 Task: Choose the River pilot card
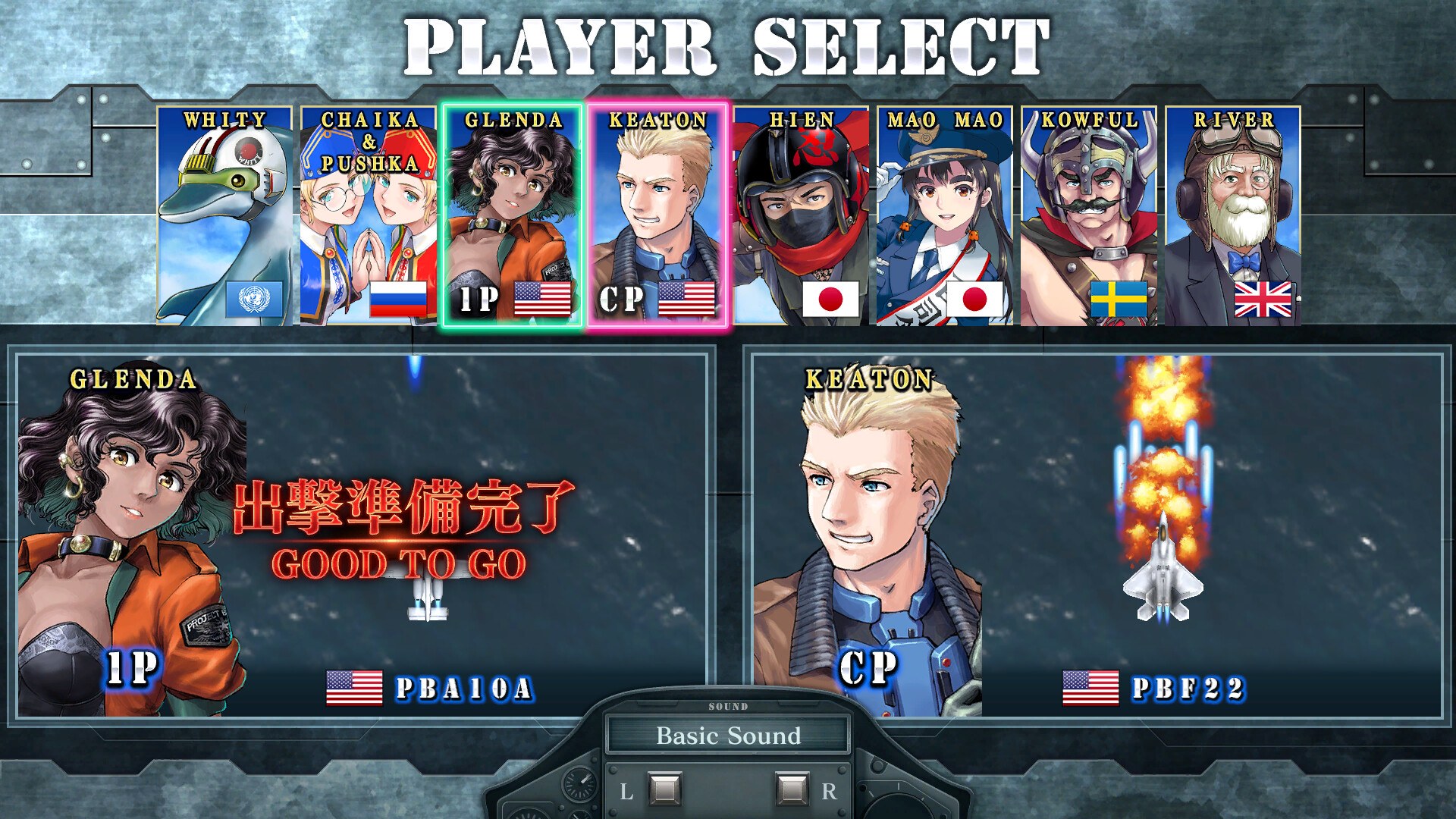[1233, 215]
